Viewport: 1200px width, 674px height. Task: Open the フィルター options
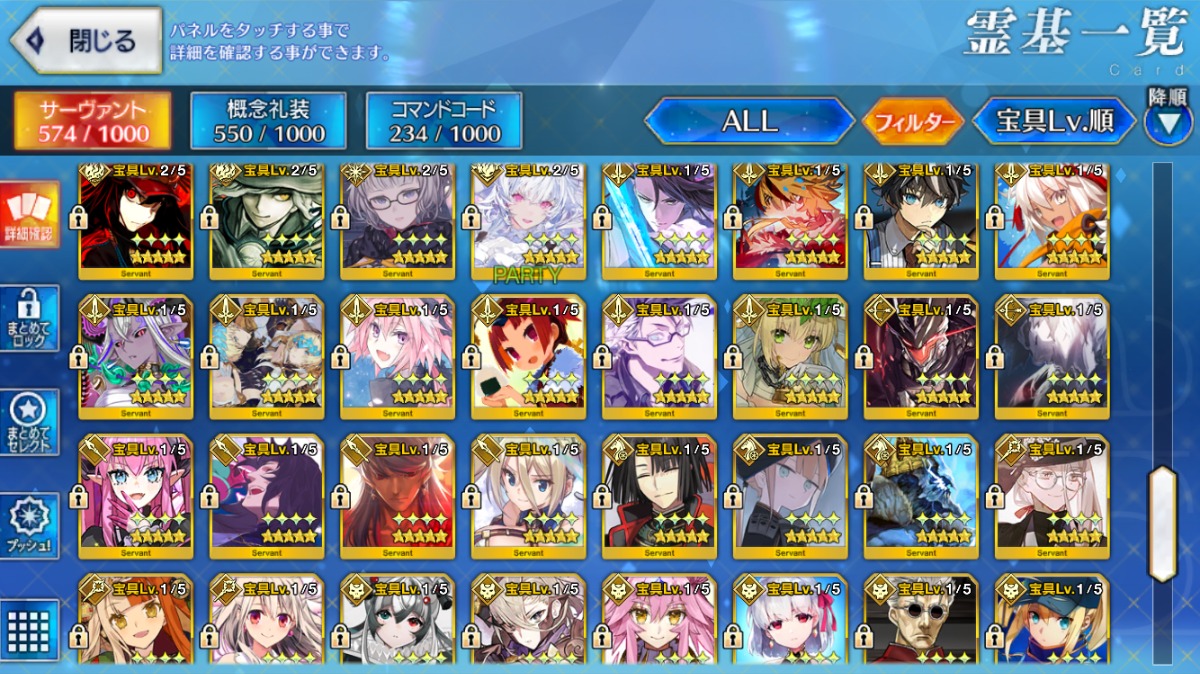912,123
